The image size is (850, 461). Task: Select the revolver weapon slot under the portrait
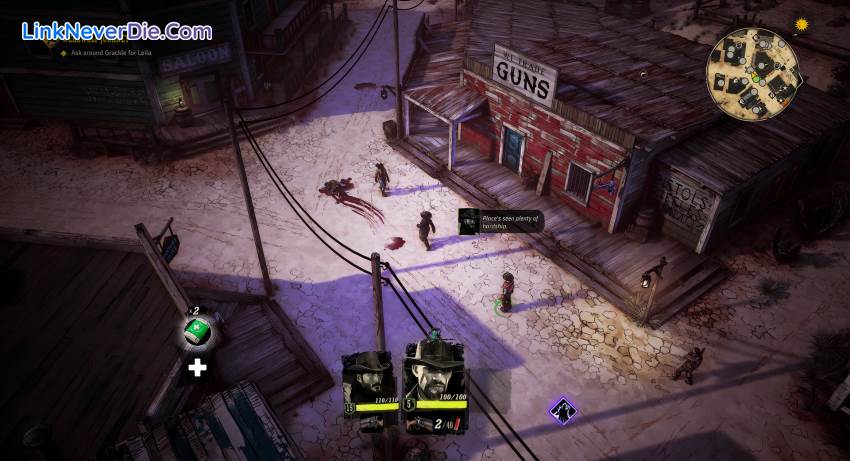424,423
